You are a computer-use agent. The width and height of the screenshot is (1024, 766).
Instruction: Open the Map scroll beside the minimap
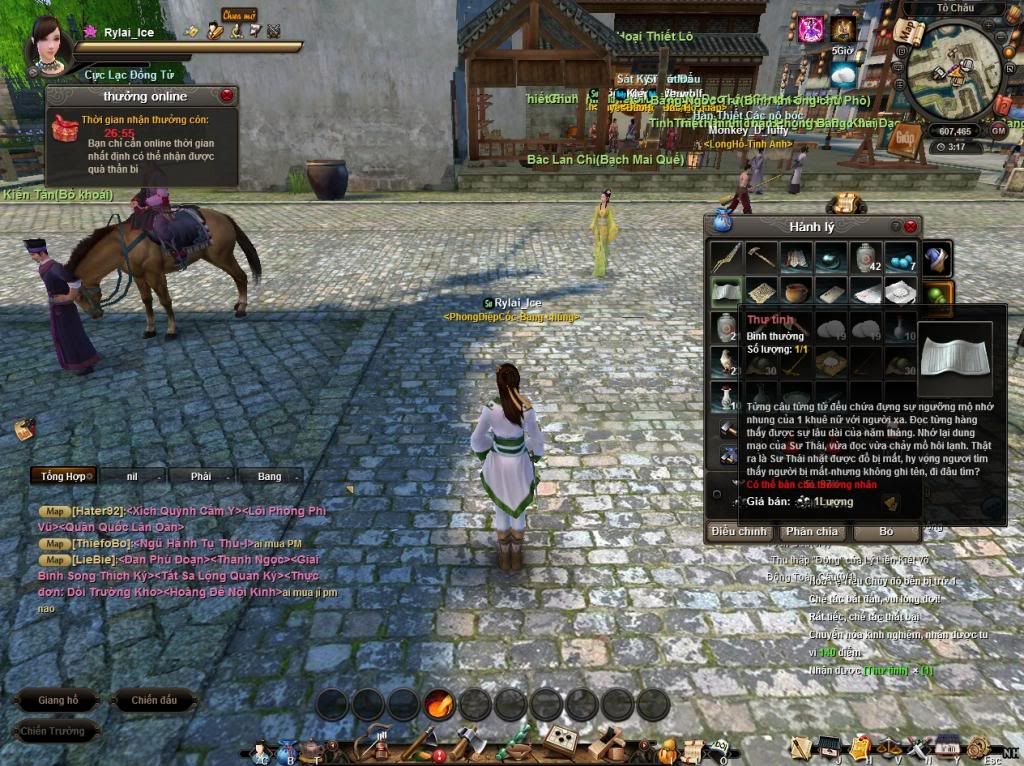click(x=909, y=32)
